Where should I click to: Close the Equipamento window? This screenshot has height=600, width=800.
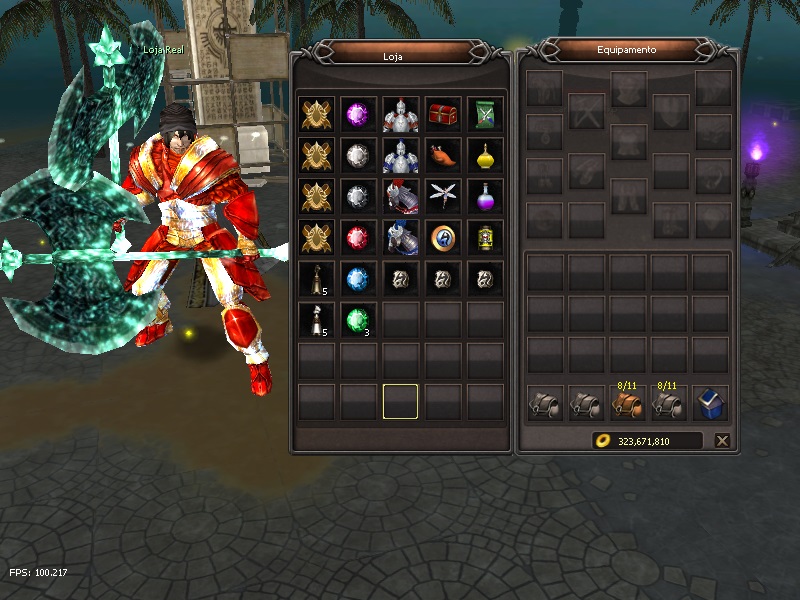722,440
